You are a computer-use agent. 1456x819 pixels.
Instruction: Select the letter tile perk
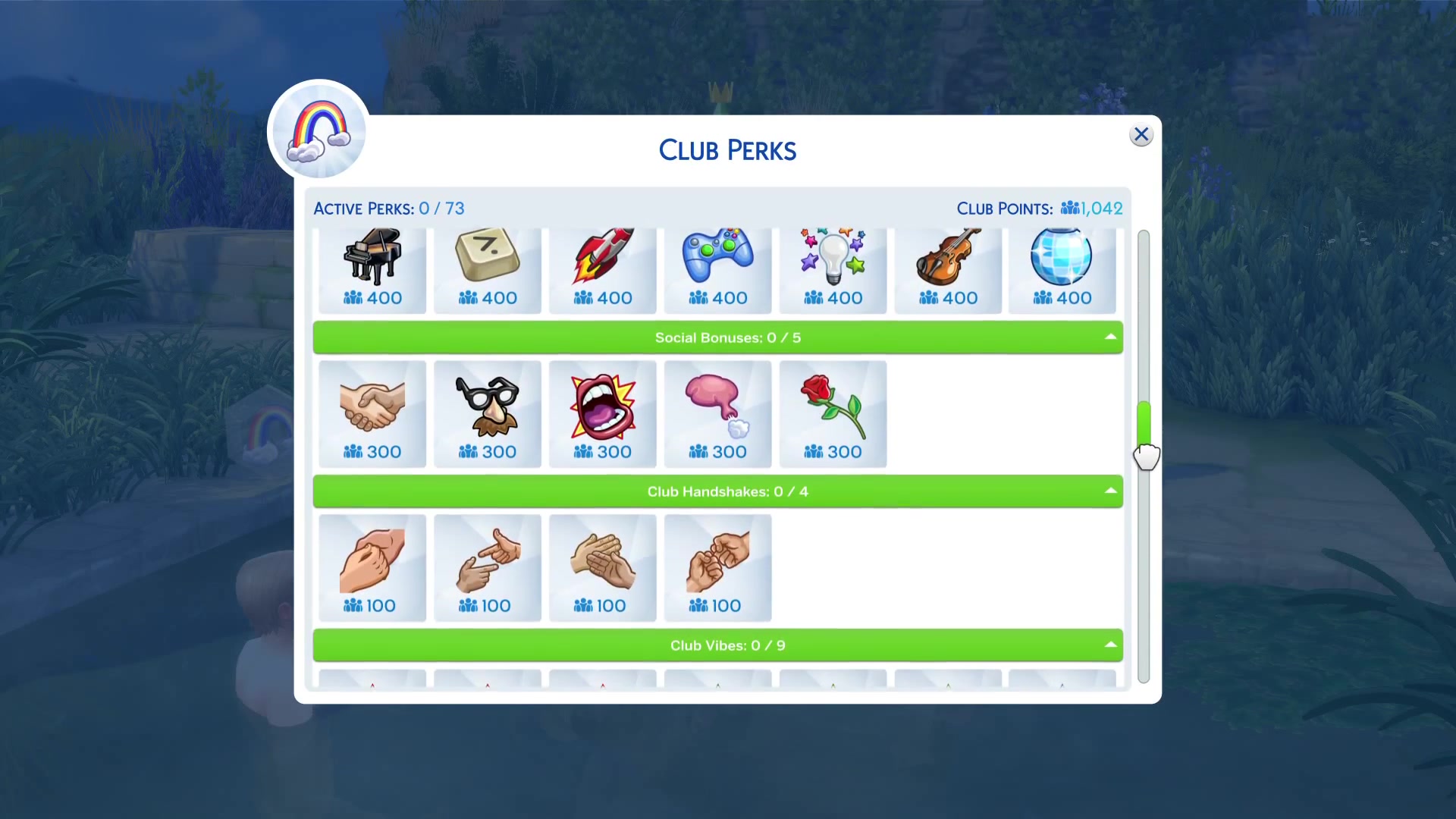pos(488,269)
